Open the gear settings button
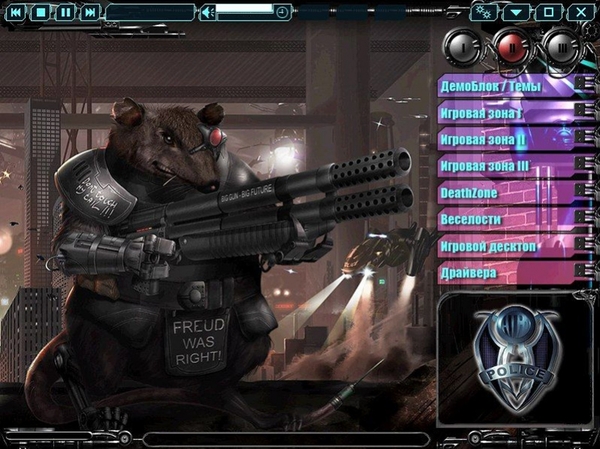 (487, 12)
